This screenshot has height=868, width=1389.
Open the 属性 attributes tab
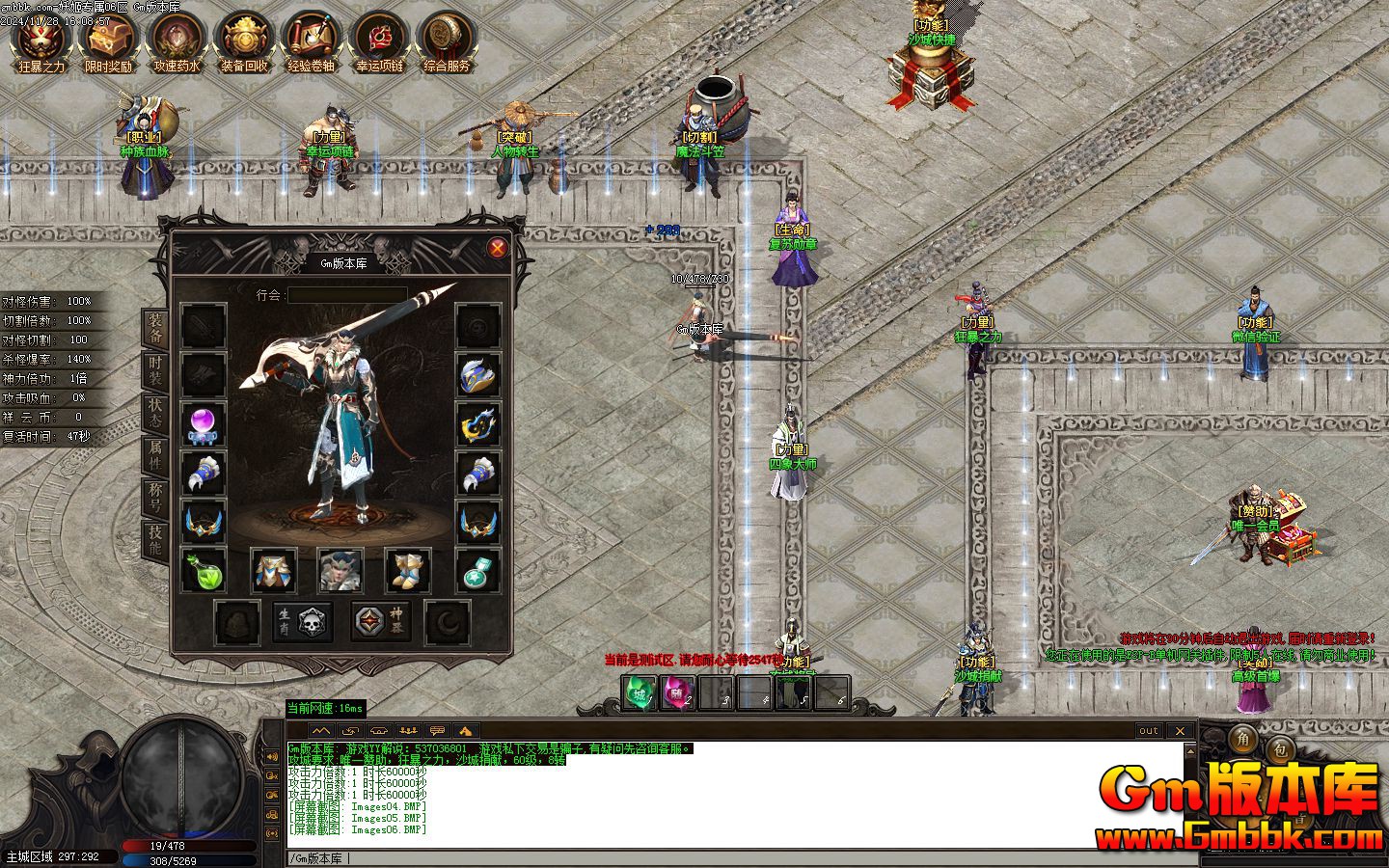tap(154, 453)
